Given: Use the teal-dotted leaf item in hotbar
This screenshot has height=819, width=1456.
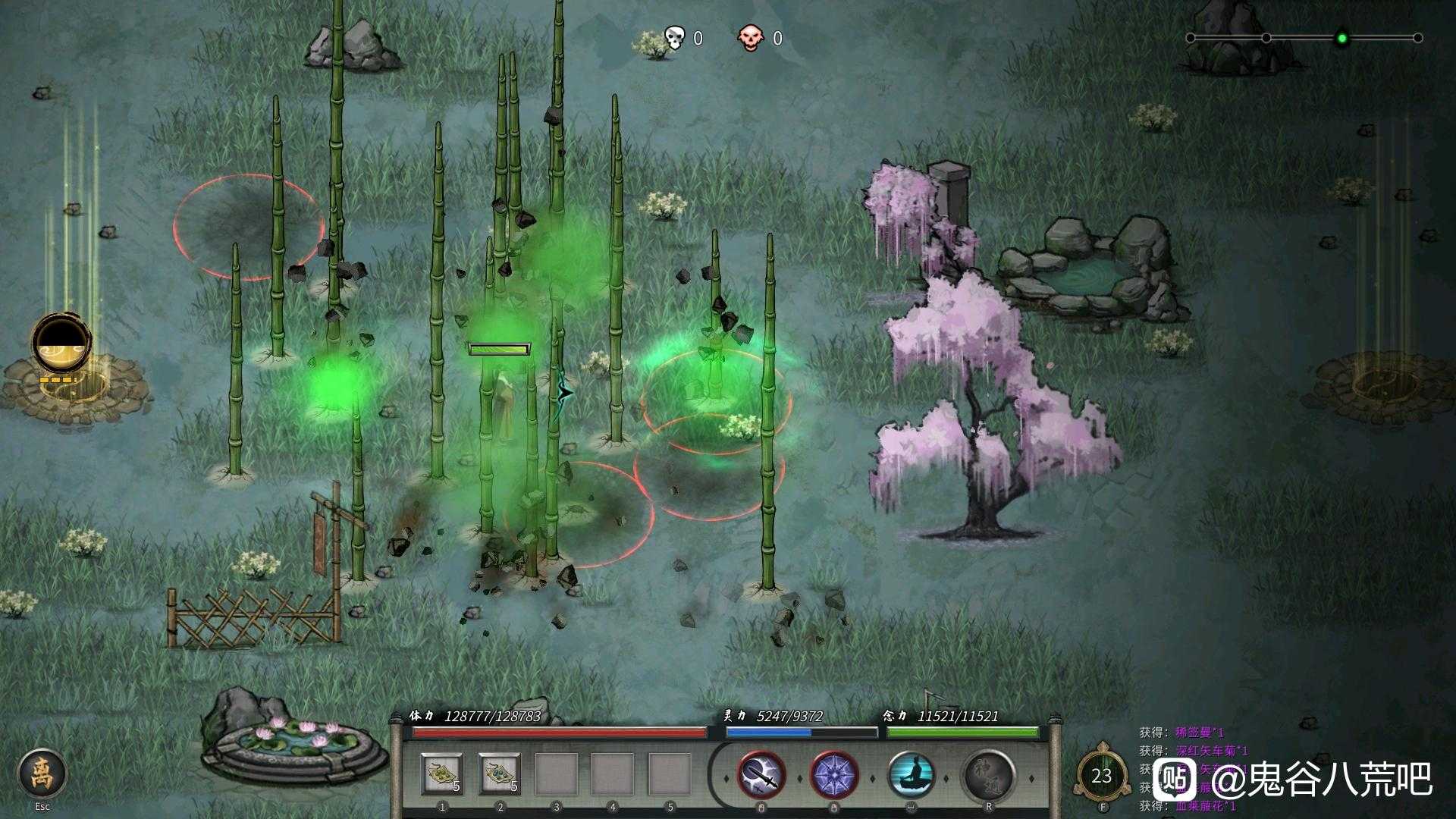Looking at the screenshot, I should click(x=500, y=774).
